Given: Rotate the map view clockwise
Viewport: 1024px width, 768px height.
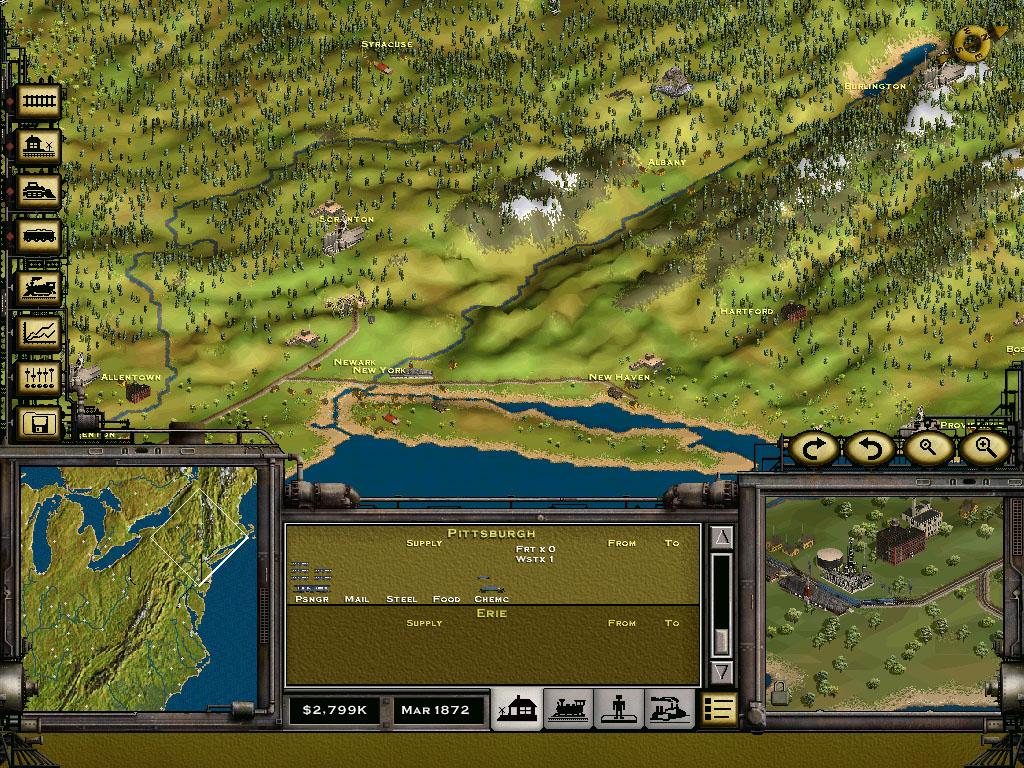Looking at the screenshot, I should tap(815, 449).
